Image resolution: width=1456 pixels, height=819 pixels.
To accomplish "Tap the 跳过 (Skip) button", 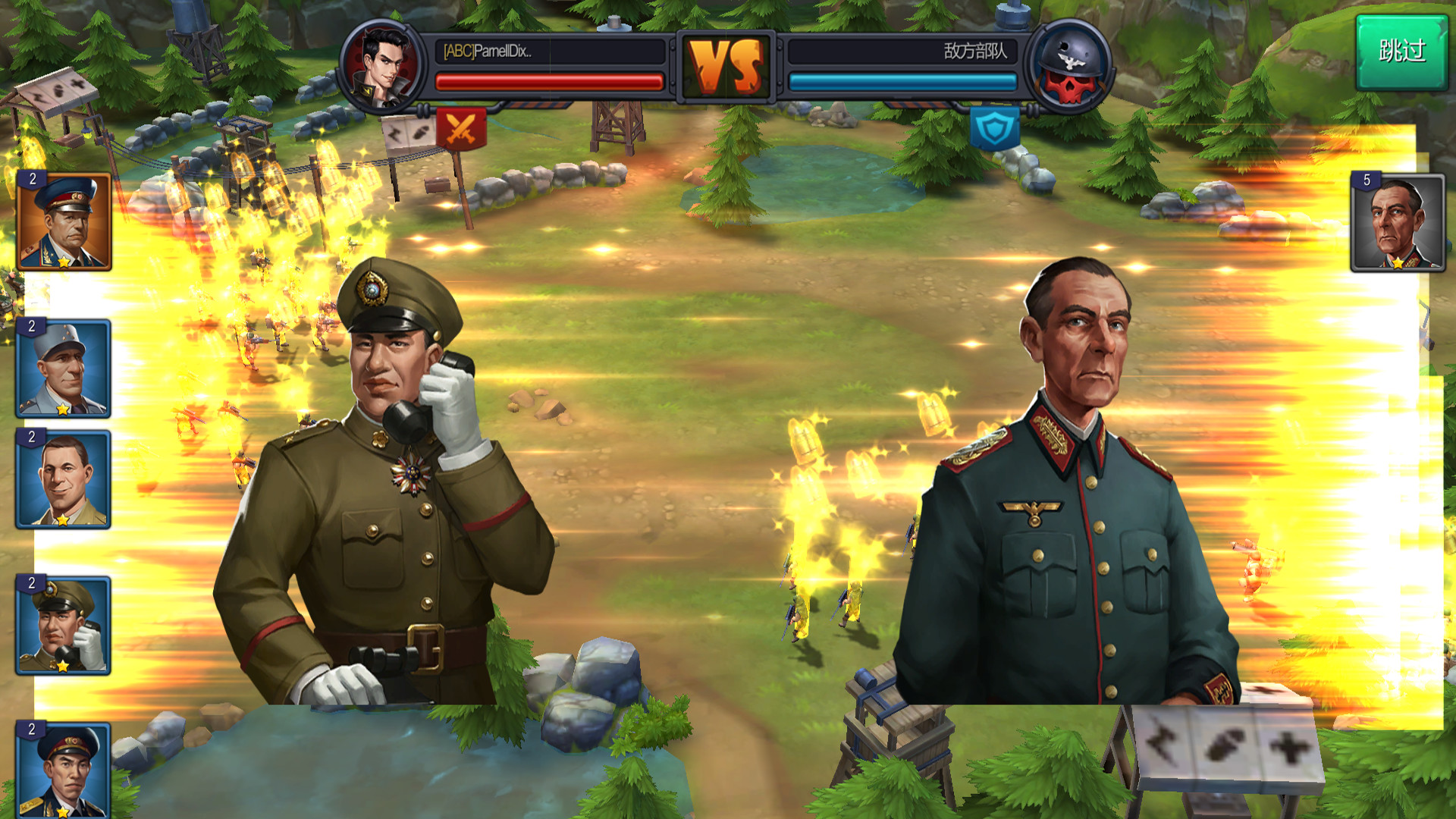I will (x=1402, y=52).
